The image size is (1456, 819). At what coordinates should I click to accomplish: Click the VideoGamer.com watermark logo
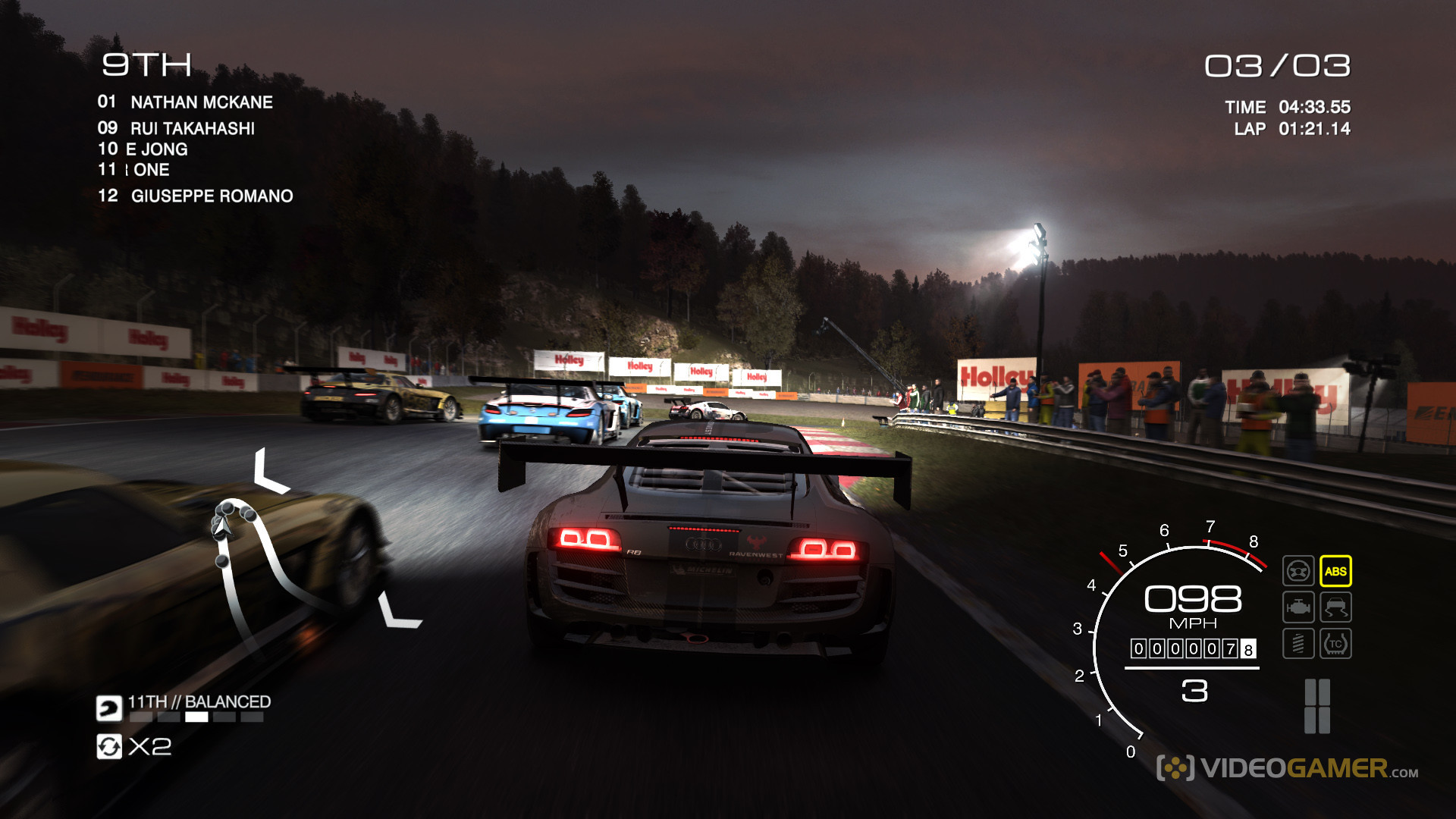click(1287, 768)
